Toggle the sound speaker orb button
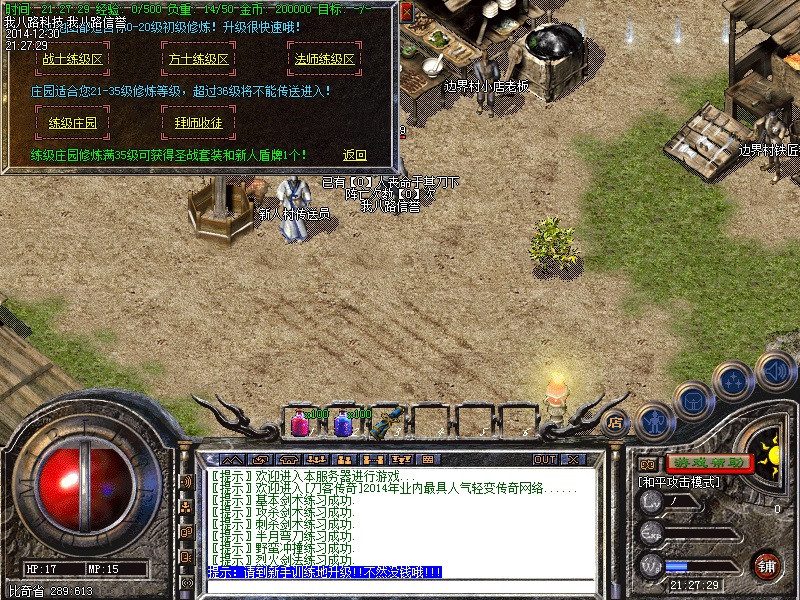Image resolution: width=800 pixels, height=600 pixels. (774, 371)
